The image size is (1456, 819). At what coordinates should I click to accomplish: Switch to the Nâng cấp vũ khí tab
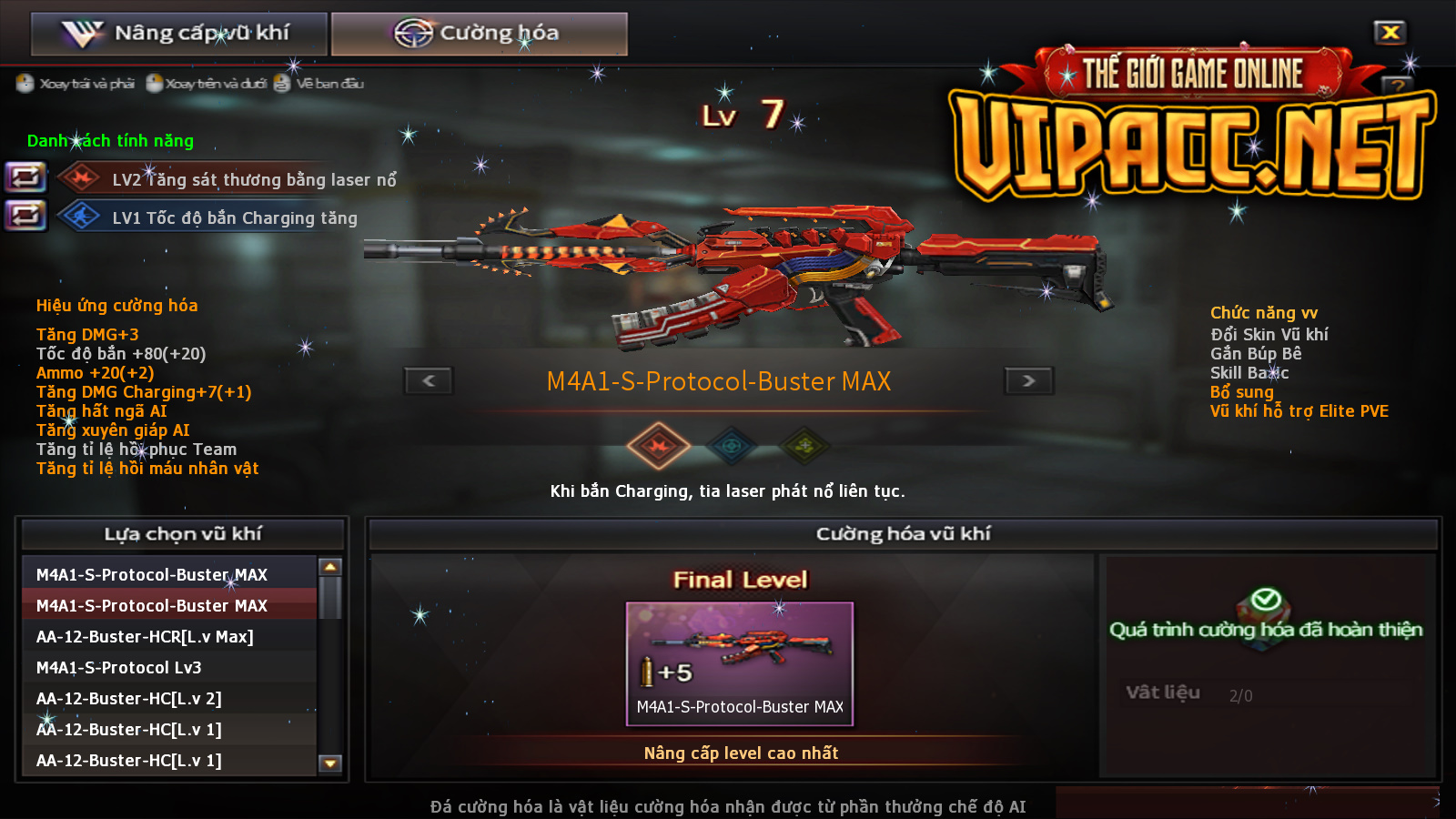pyautogui.click(x=178, y=34)
